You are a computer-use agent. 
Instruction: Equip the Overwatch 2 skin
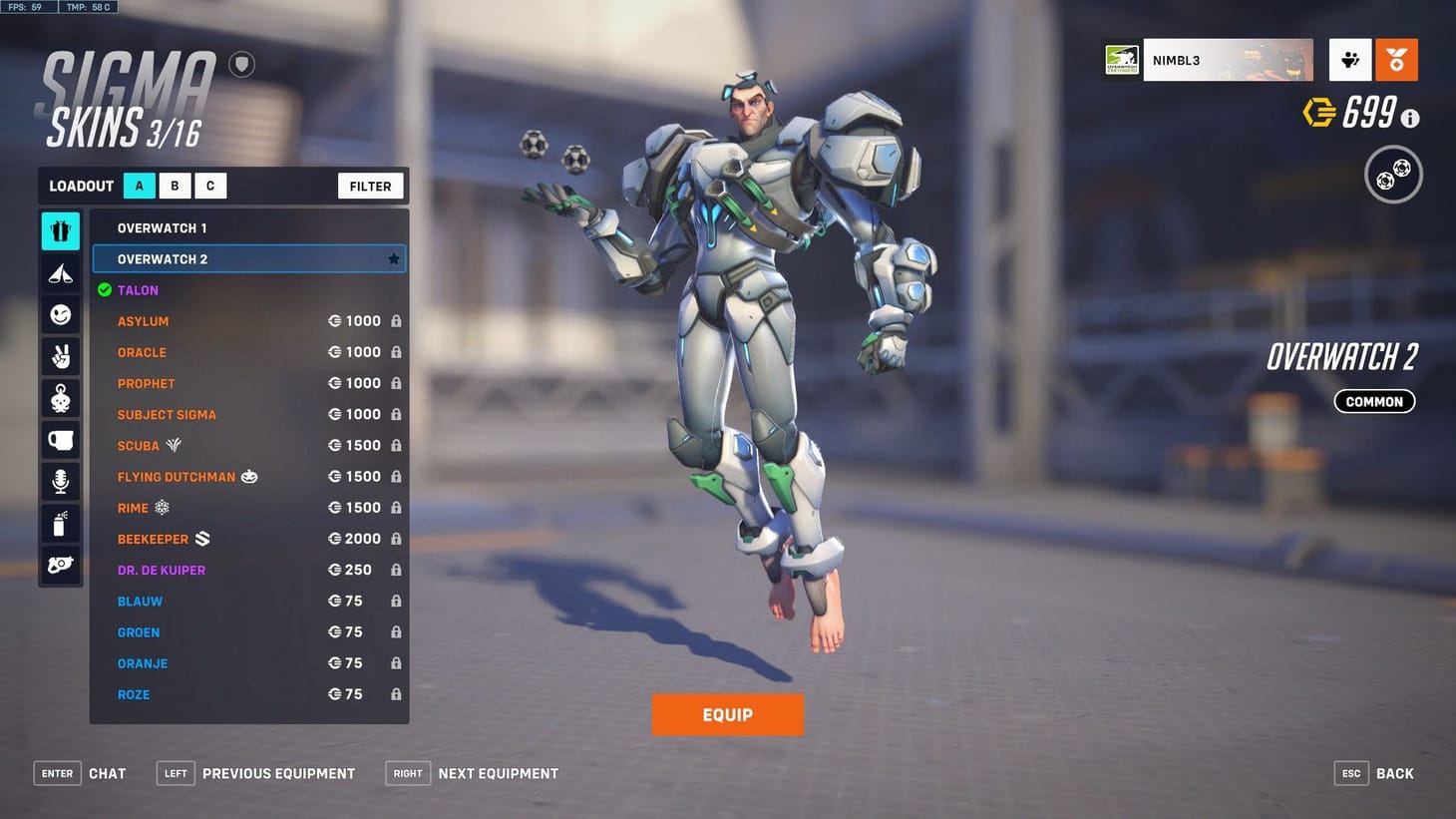pos(728,714)
